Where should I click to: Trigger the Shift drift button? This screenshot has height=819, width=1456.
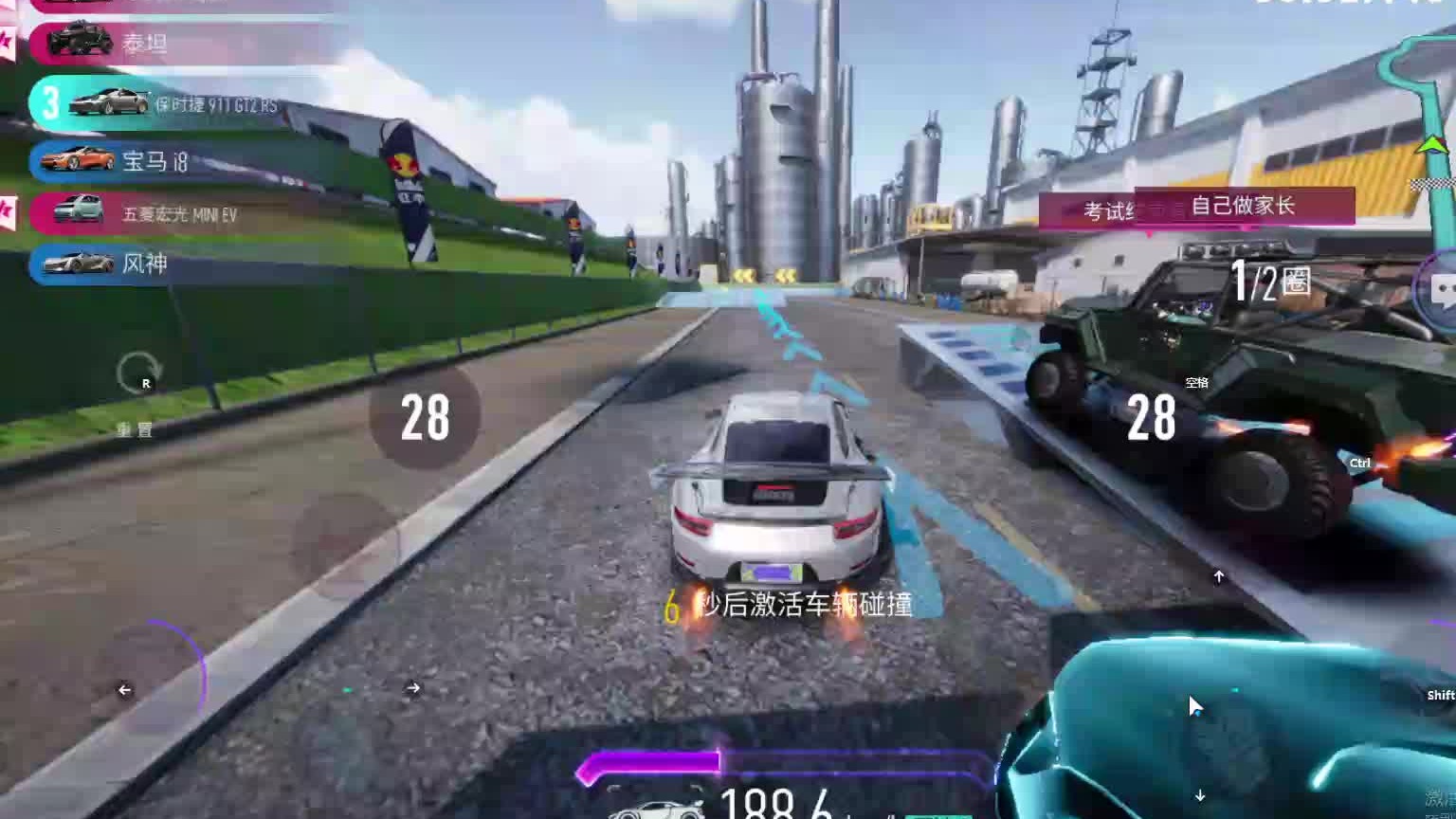click(1439, 695)
